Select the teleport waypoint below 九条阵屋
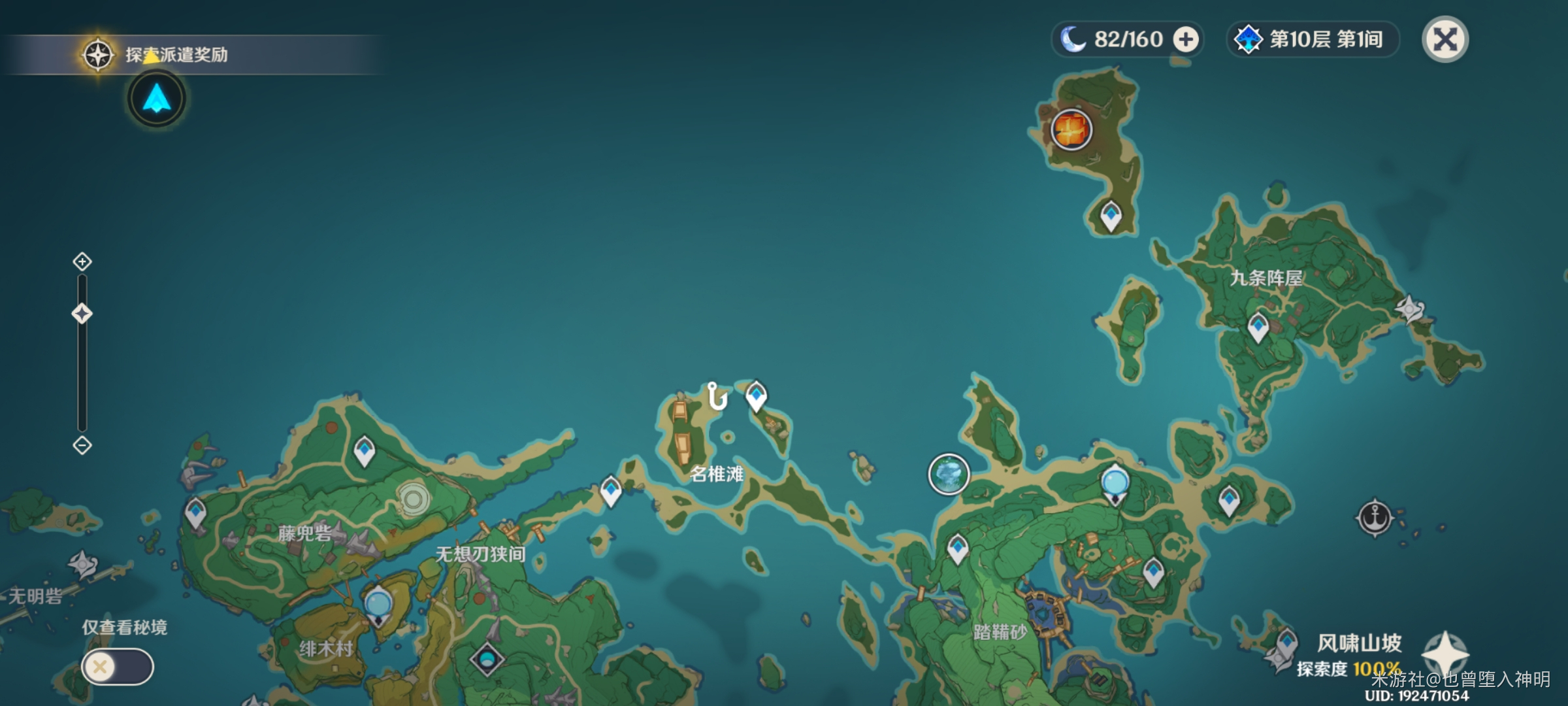Screen dimensions: 1568x706 [1258, 327]
